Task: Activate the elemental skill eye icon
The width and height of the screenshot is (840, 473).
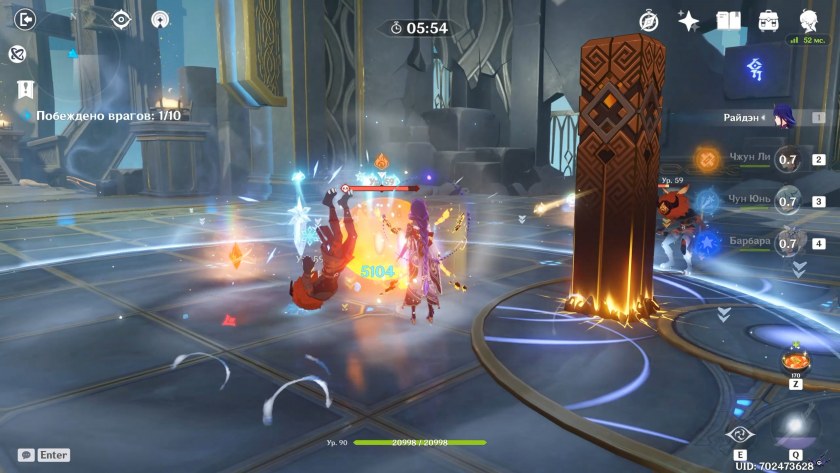Action: (x=738, y=433)
